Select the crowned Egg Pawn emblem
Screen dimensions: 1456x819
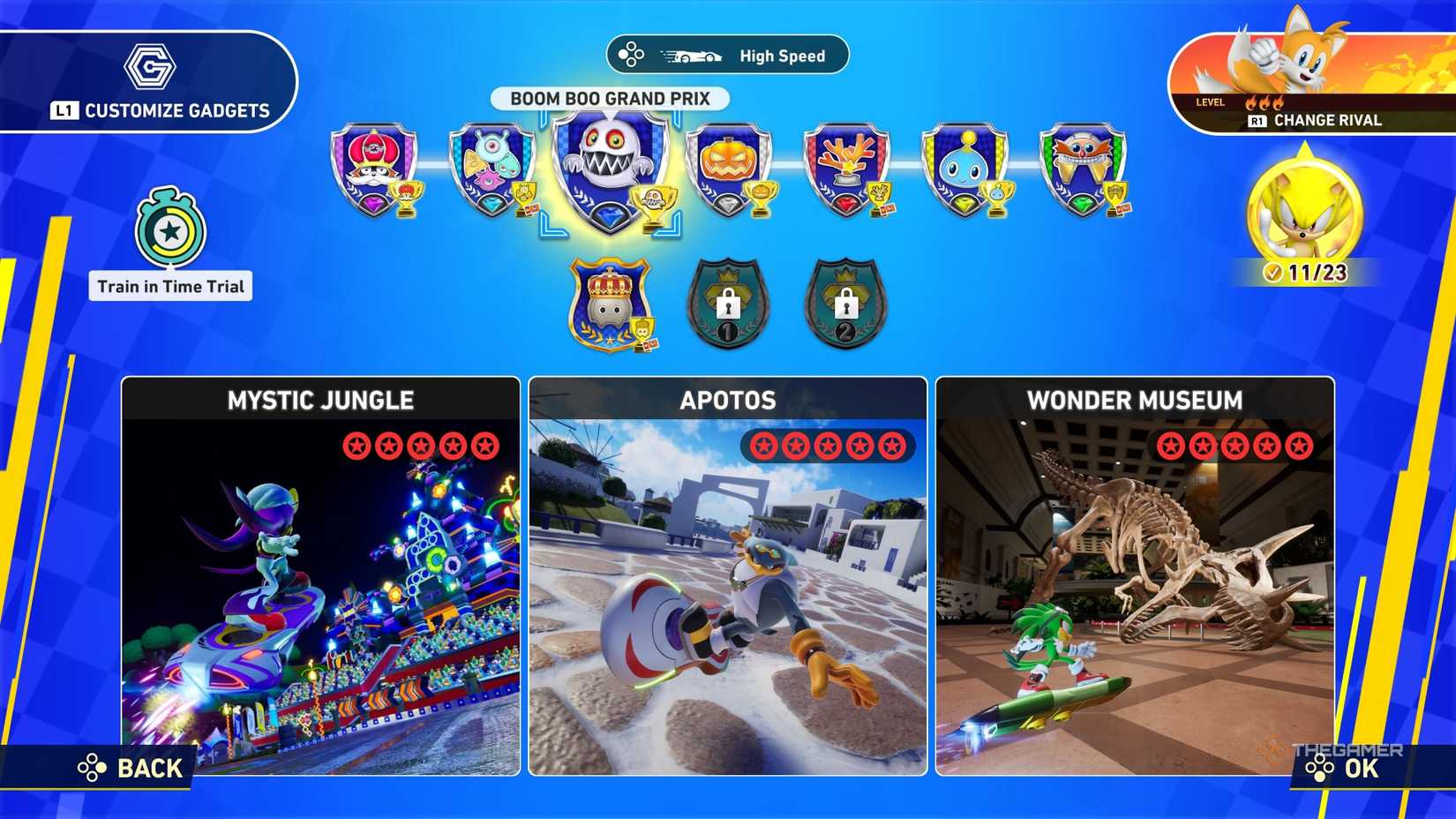click(609, 304)
